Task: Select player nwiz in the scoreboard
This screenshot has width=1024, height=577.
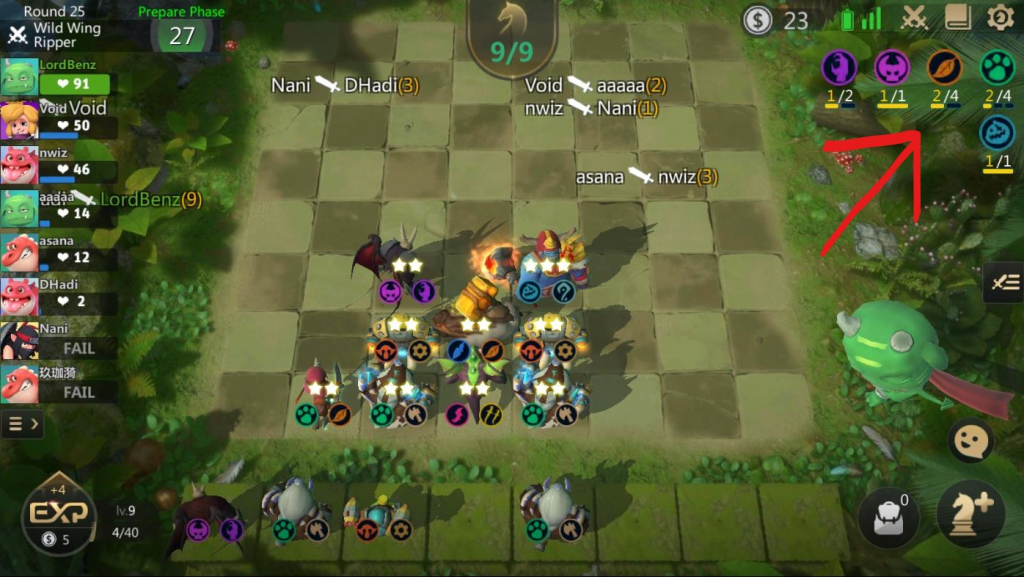Action: point(60,162)
